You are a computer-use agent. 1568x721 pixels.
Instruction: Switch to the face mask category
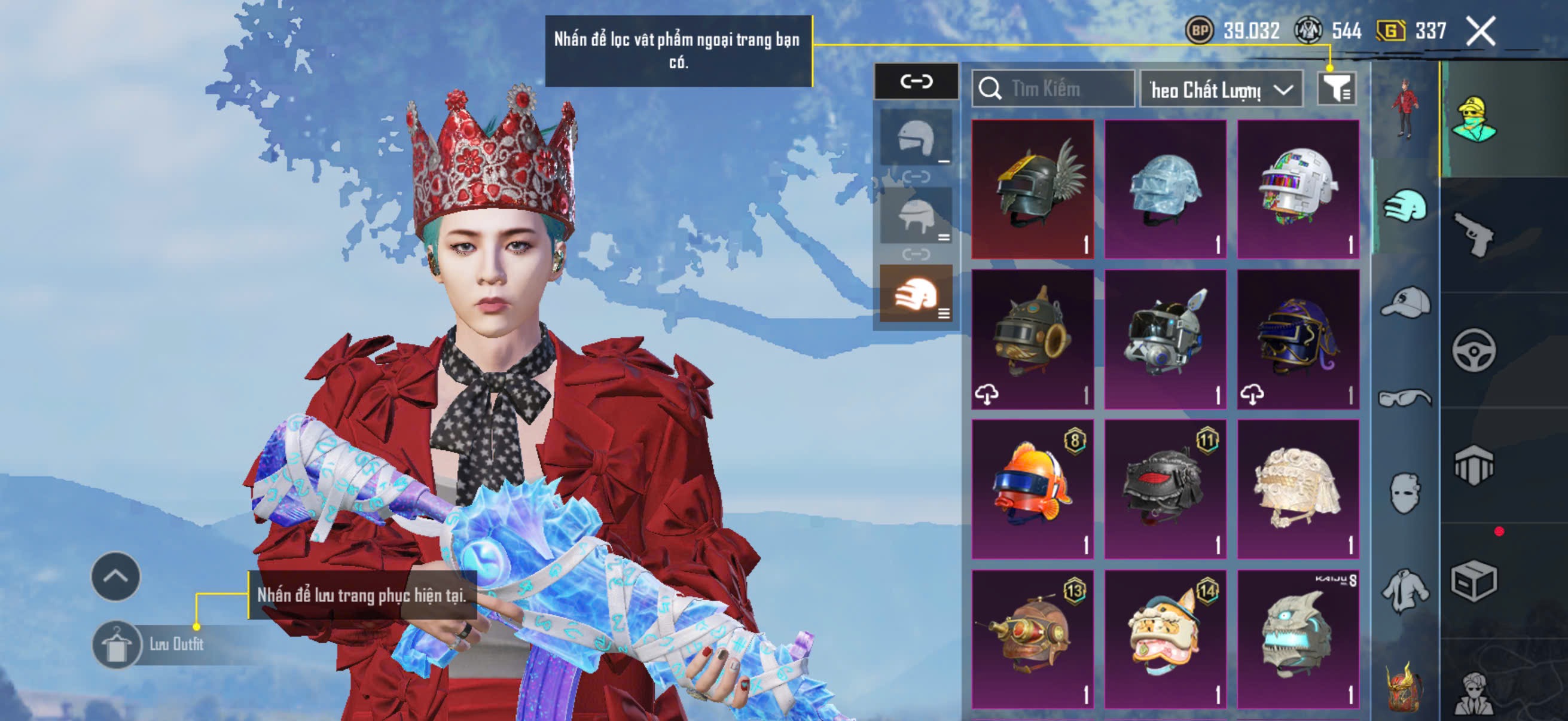point(1405,493)
